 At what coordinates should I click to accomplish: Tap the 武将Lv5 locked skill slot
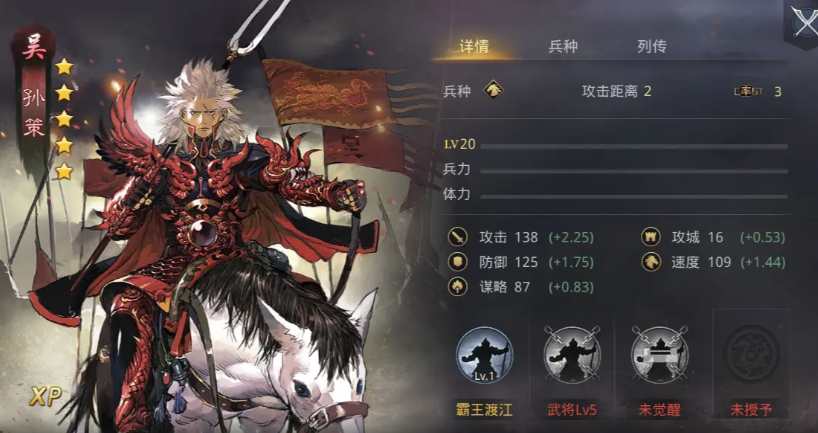[572, 356]
